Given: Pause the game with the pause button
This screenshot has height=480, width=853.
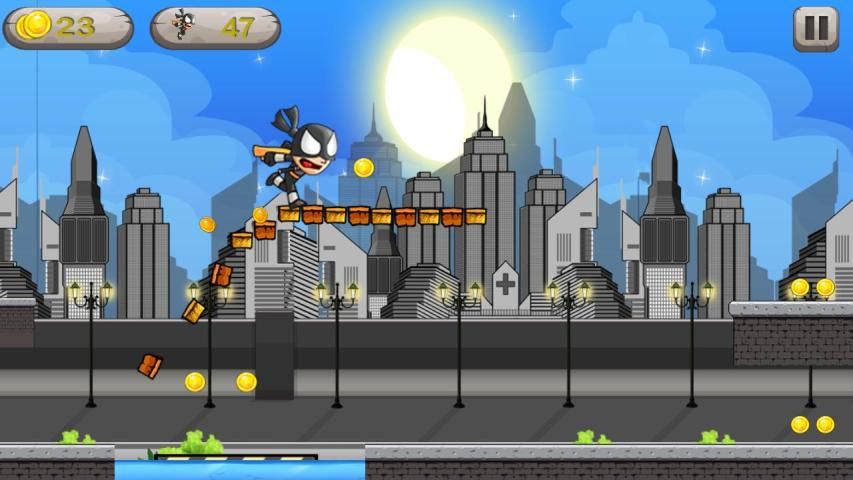Looking at the screenshot, I should [x=815, y=28].
